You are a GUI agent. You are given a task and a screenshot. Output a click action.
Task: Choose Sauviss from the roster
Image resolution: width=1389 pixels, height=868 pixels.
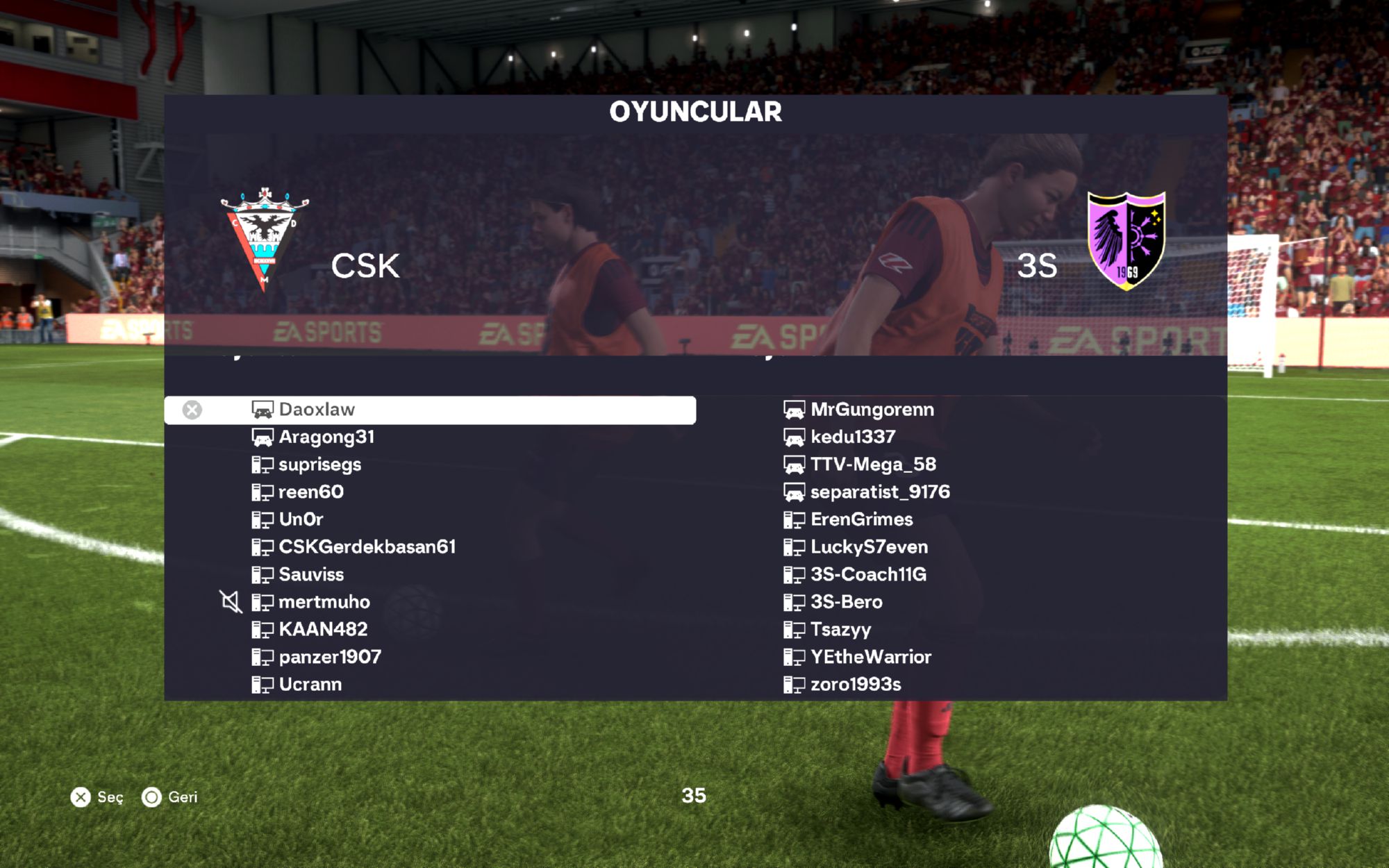pos(311,575)
